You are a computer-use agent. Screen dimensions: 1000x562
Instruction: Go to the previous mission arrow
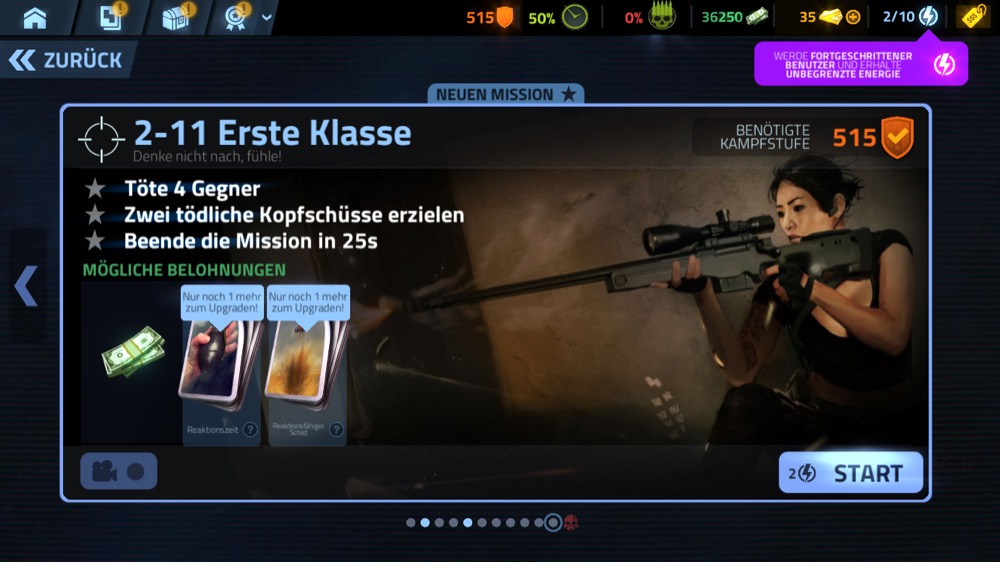pos(26,286)
